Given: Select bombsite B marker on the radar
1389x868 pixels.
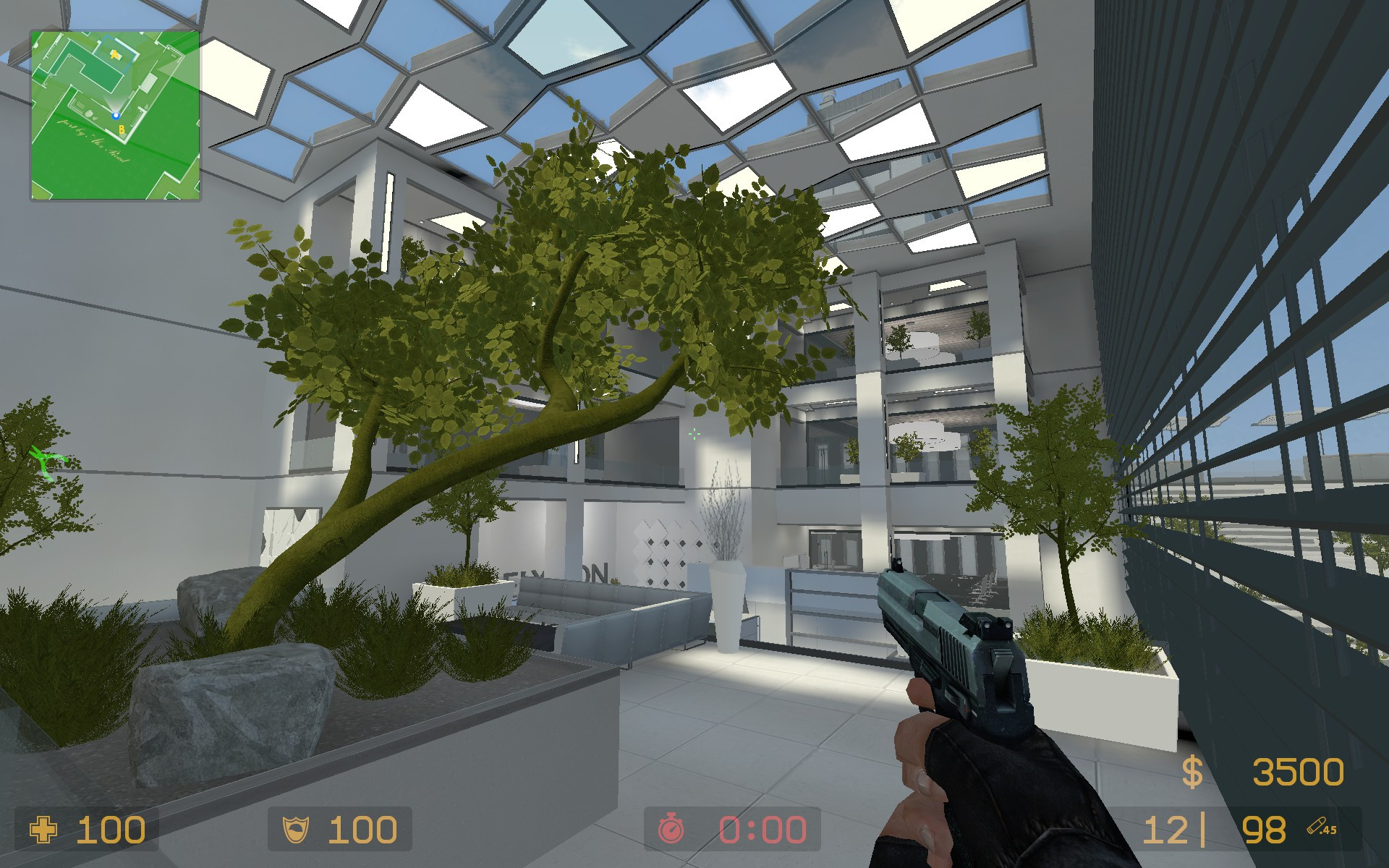Looking at the screenshot, I should coord(122,129).
